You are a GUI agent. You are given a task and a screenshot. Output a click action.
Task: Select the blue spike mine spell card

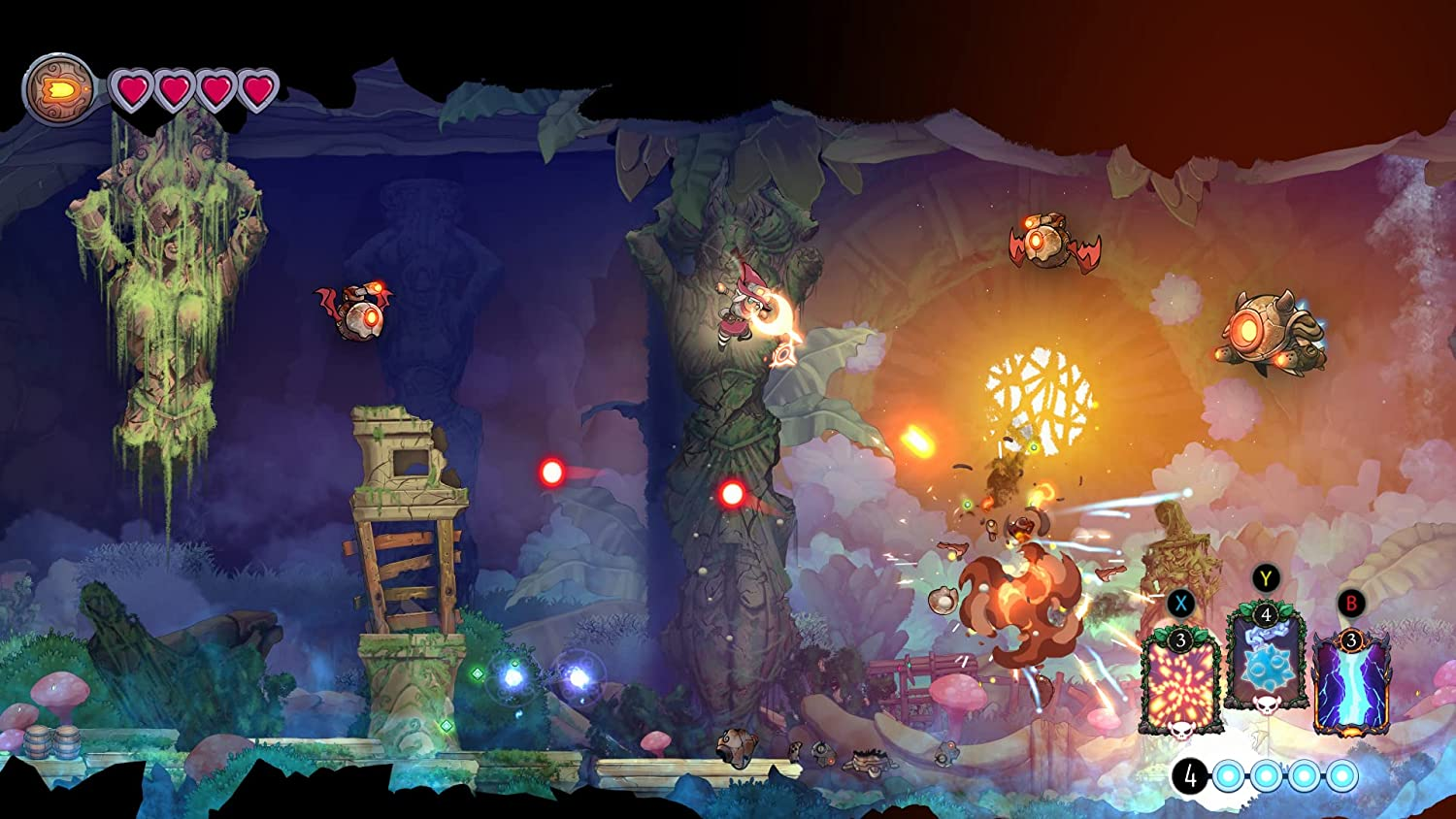pyautogui.click(x=1265, y=666)
